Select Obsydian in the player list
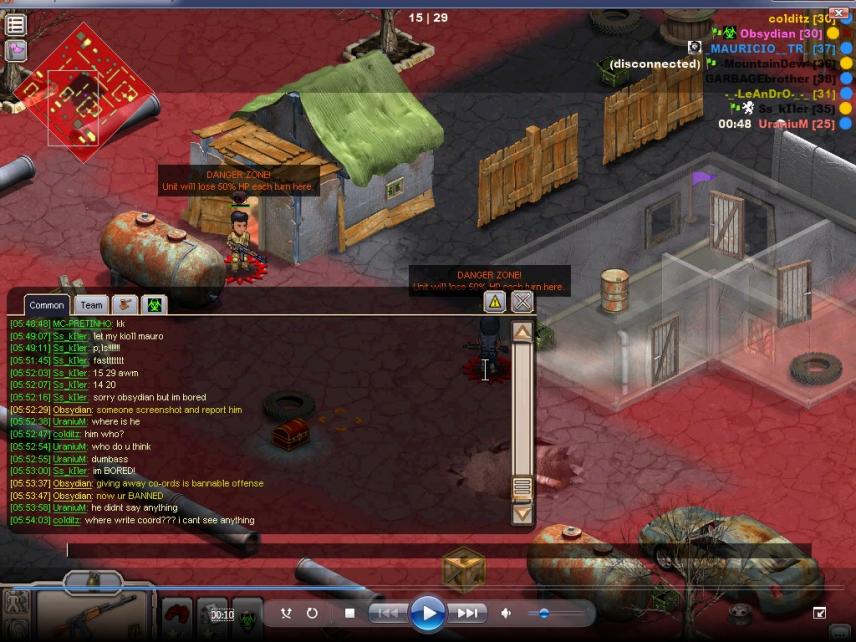The width and height of the screenshot is (856, 642). (x=767, y=34)
